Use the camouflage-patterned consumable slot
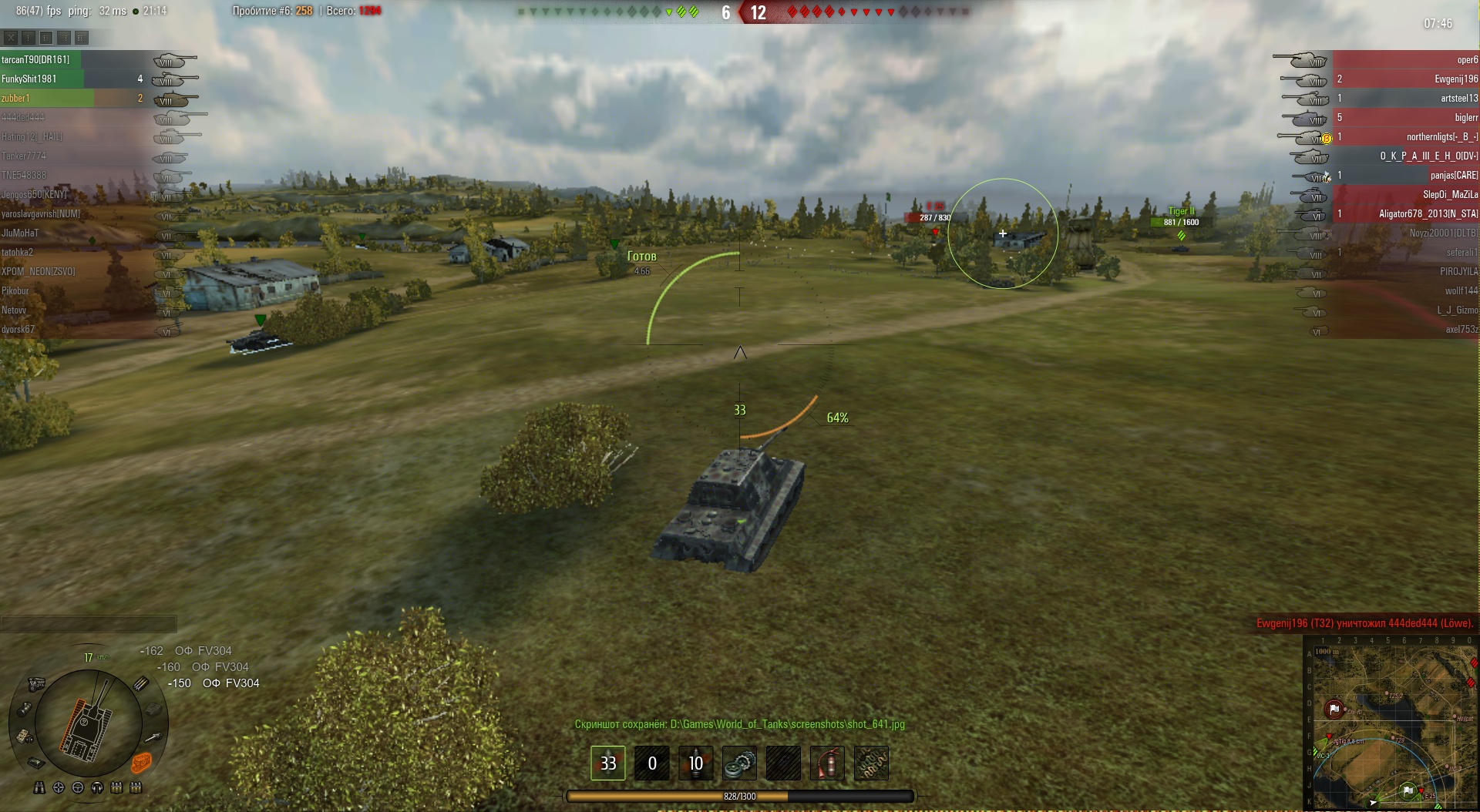The height and width of the screenshot is (812, 1480). (x=871, y=763)
